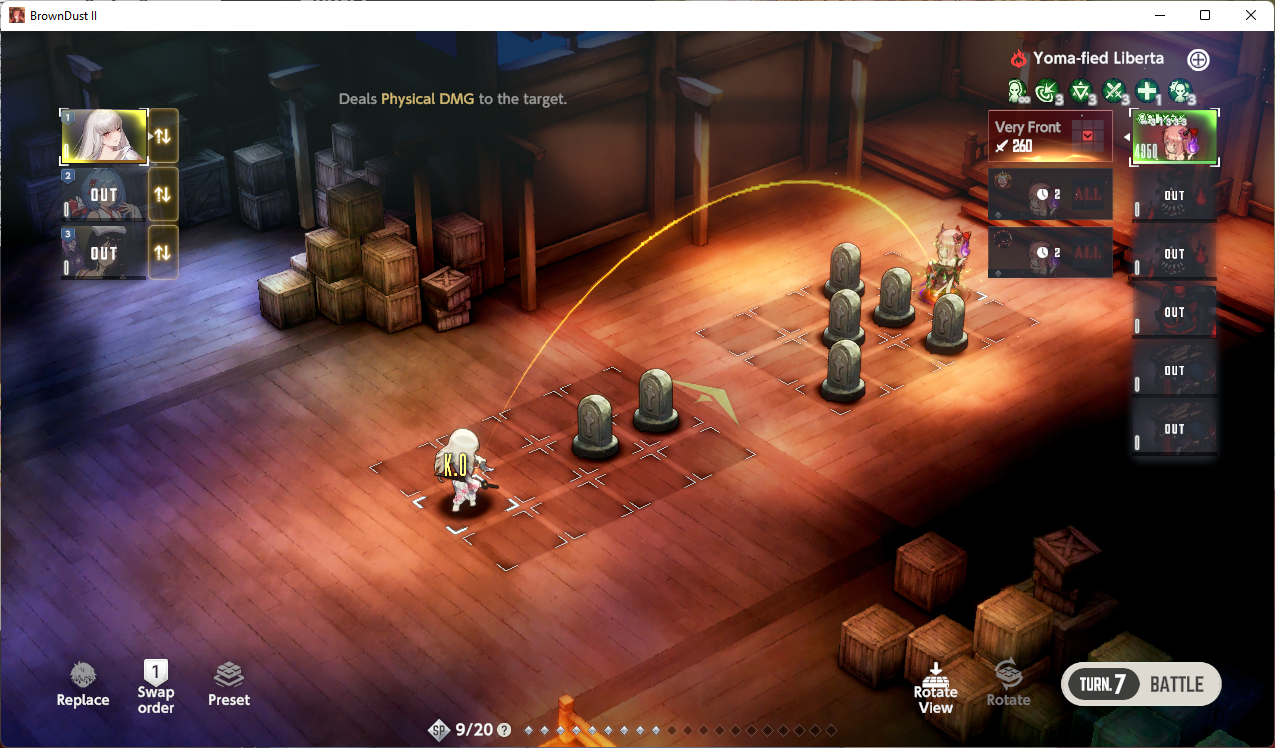Screen dimensions: 1275x748
Task: Choose the Swap order button
Action: [x=156, y=686]
